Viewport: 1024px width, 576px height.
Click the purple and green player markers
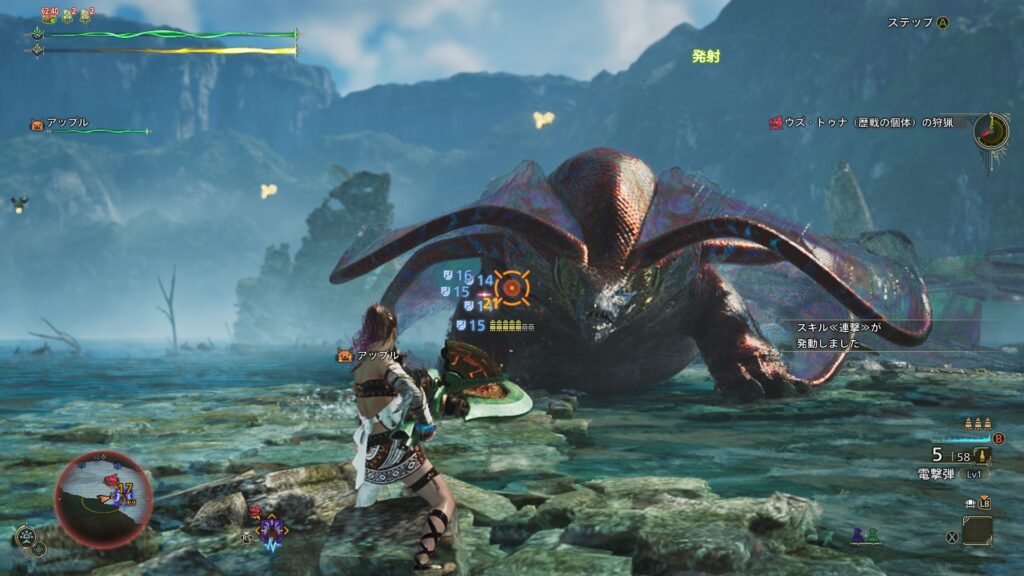pyautogui.click(x=862, y=537)
